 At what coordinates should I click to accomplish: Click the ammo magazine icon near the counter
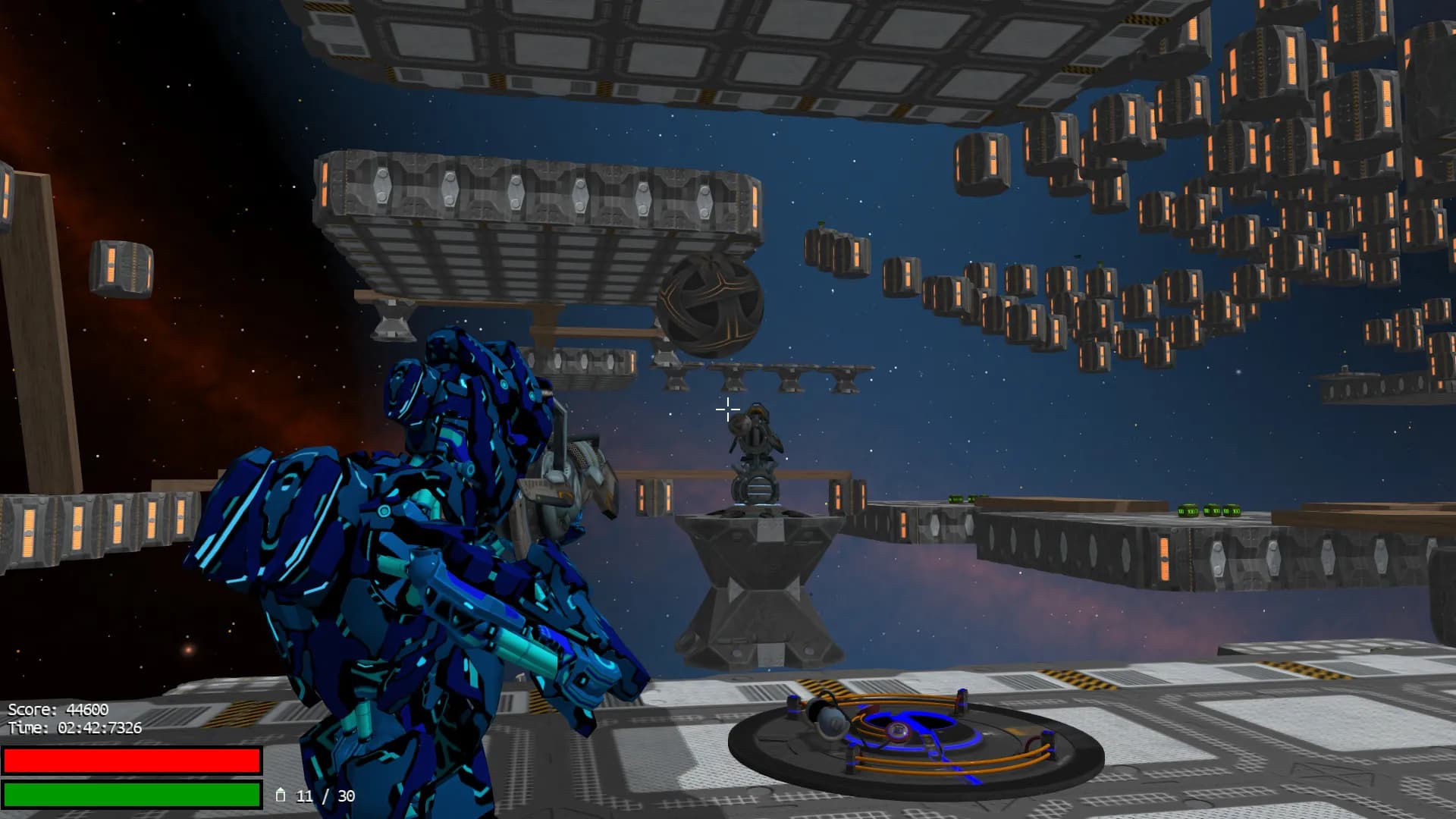(281, 795)
